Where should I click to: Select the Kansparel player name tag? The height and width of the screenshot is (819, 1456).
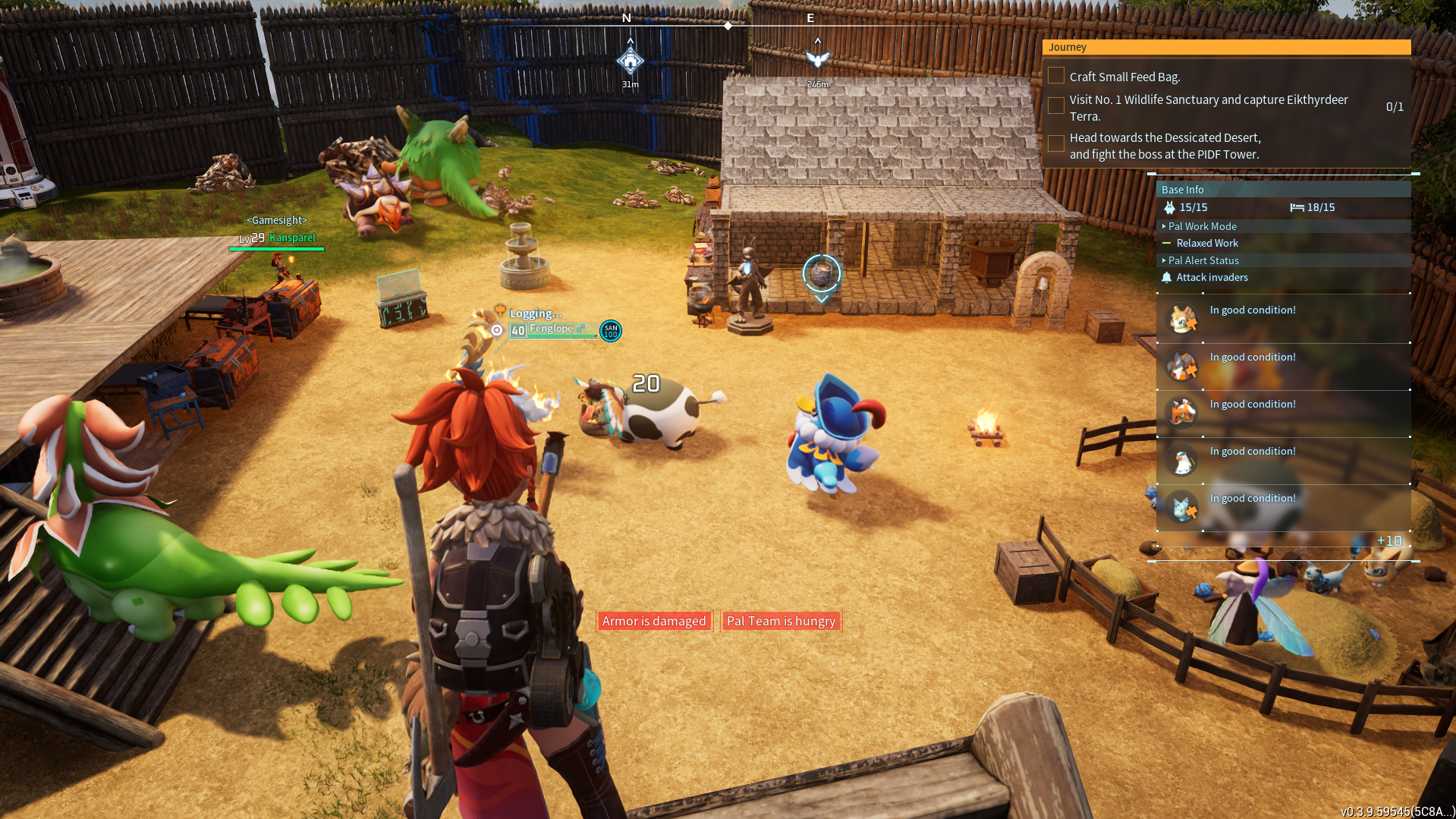tap(291, 238)
